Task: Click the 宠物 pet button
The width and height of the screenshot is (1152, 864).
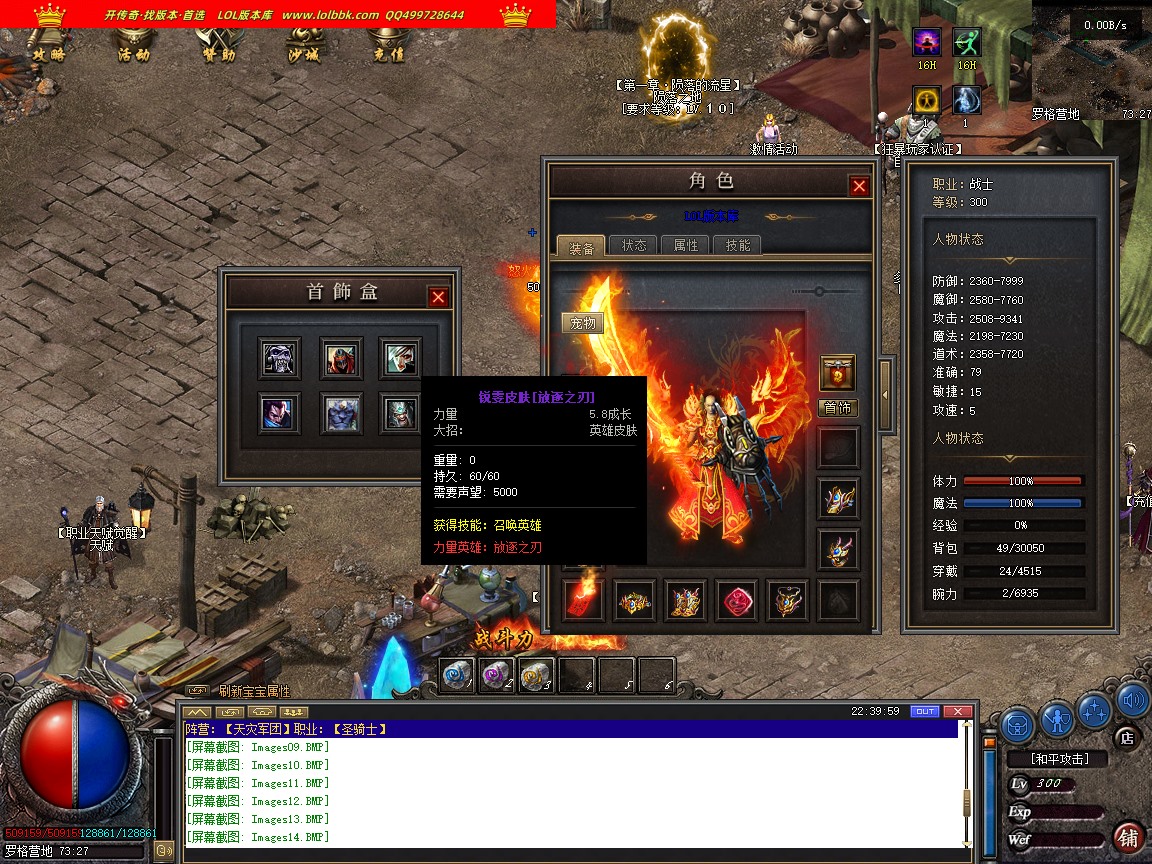Action: (582, 323)
